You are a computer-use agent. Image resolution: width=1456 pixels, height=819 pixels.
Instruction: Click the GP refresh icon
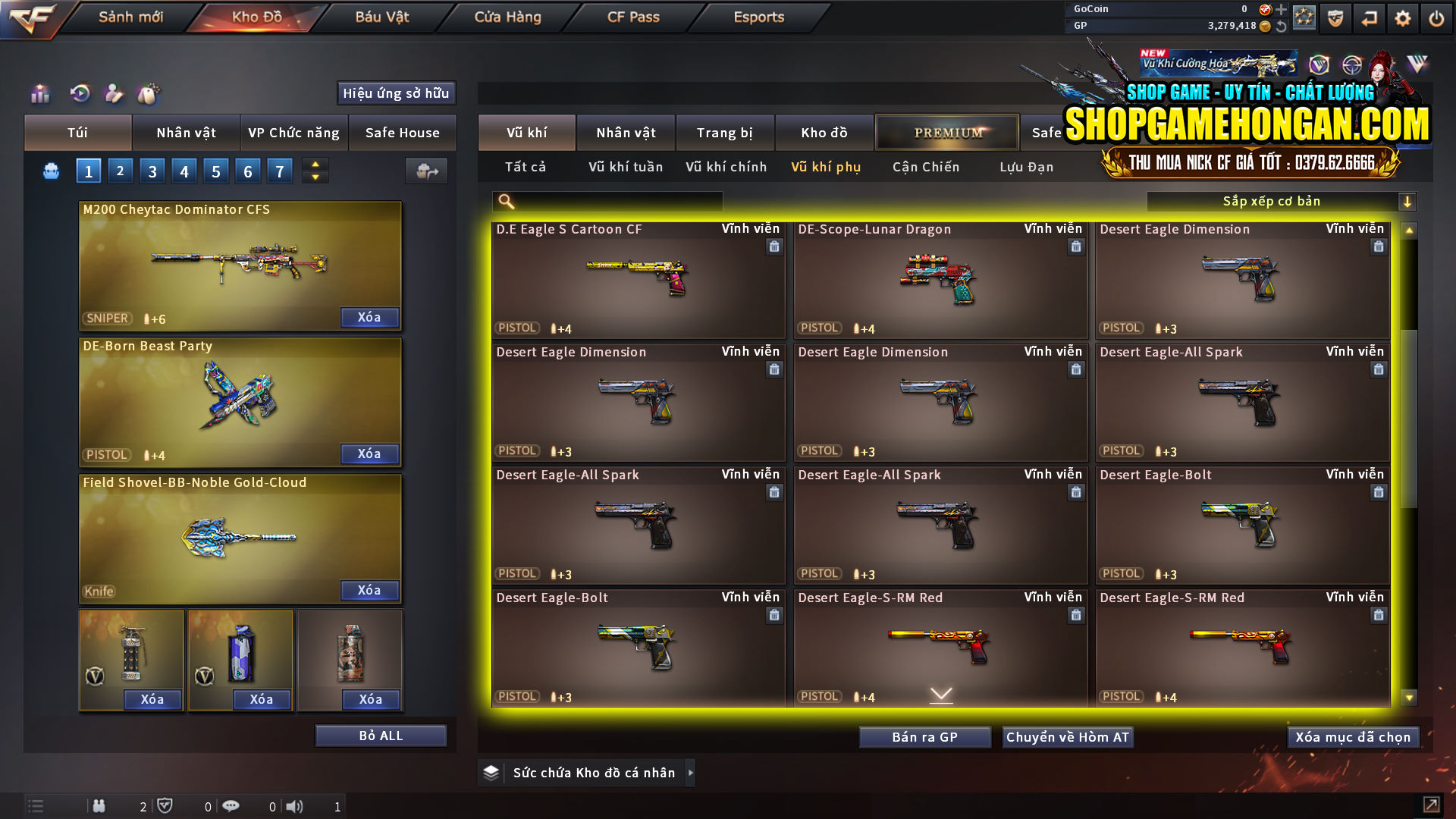coord(1282,25)
